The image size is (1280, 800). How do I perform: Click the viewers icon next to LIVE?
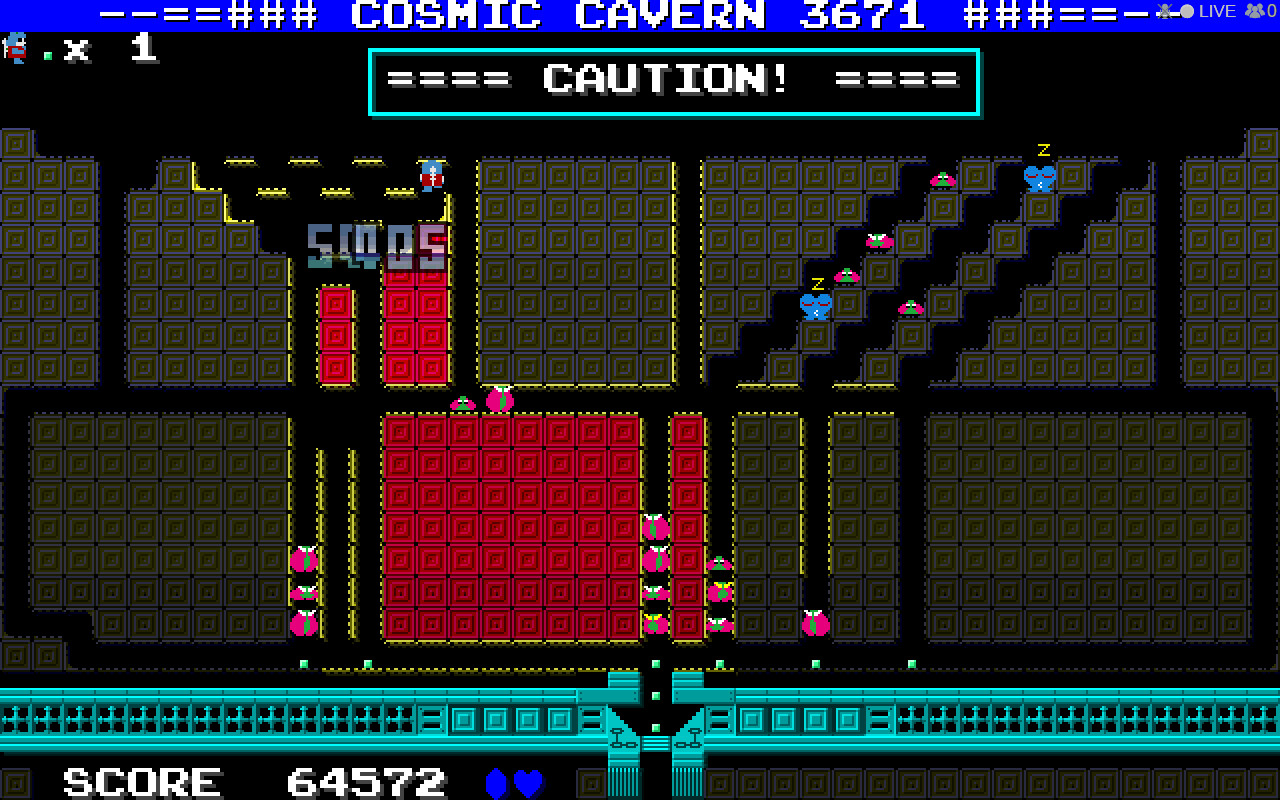pos(1253,10)
